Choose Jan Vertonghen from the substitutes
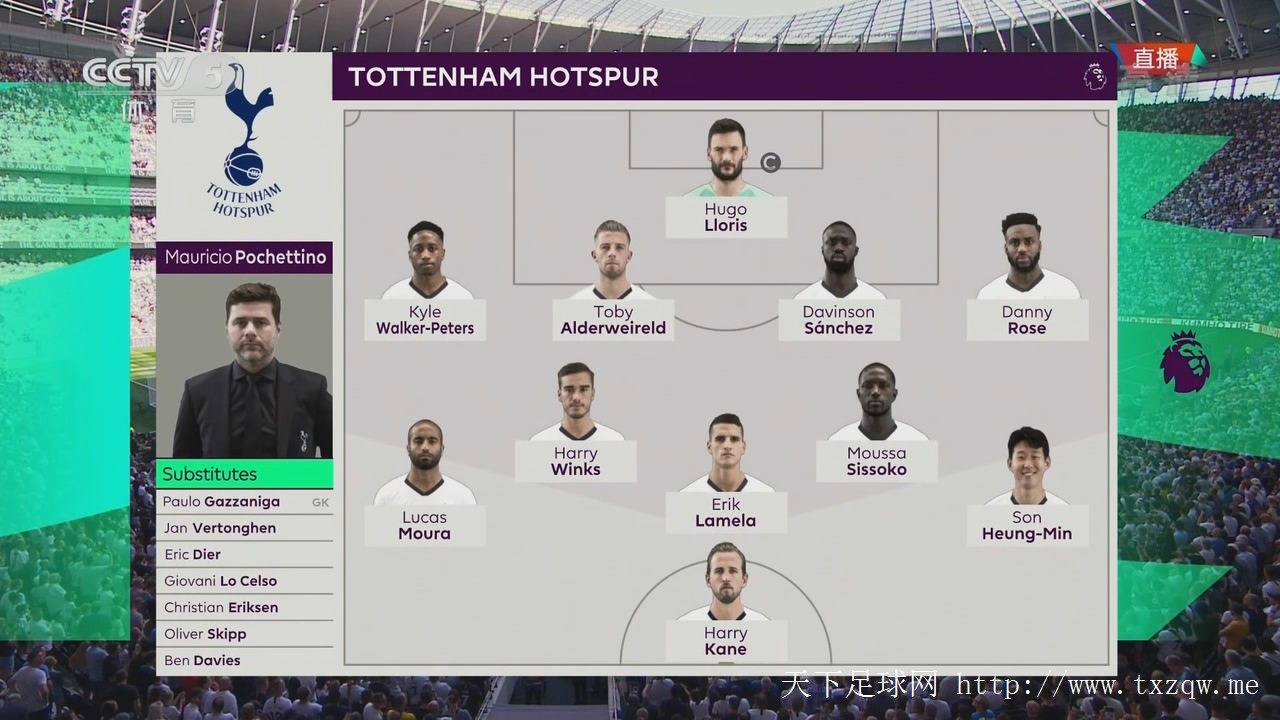The width and height of the screenshot is (1280, 720). [x=220, y=528]
